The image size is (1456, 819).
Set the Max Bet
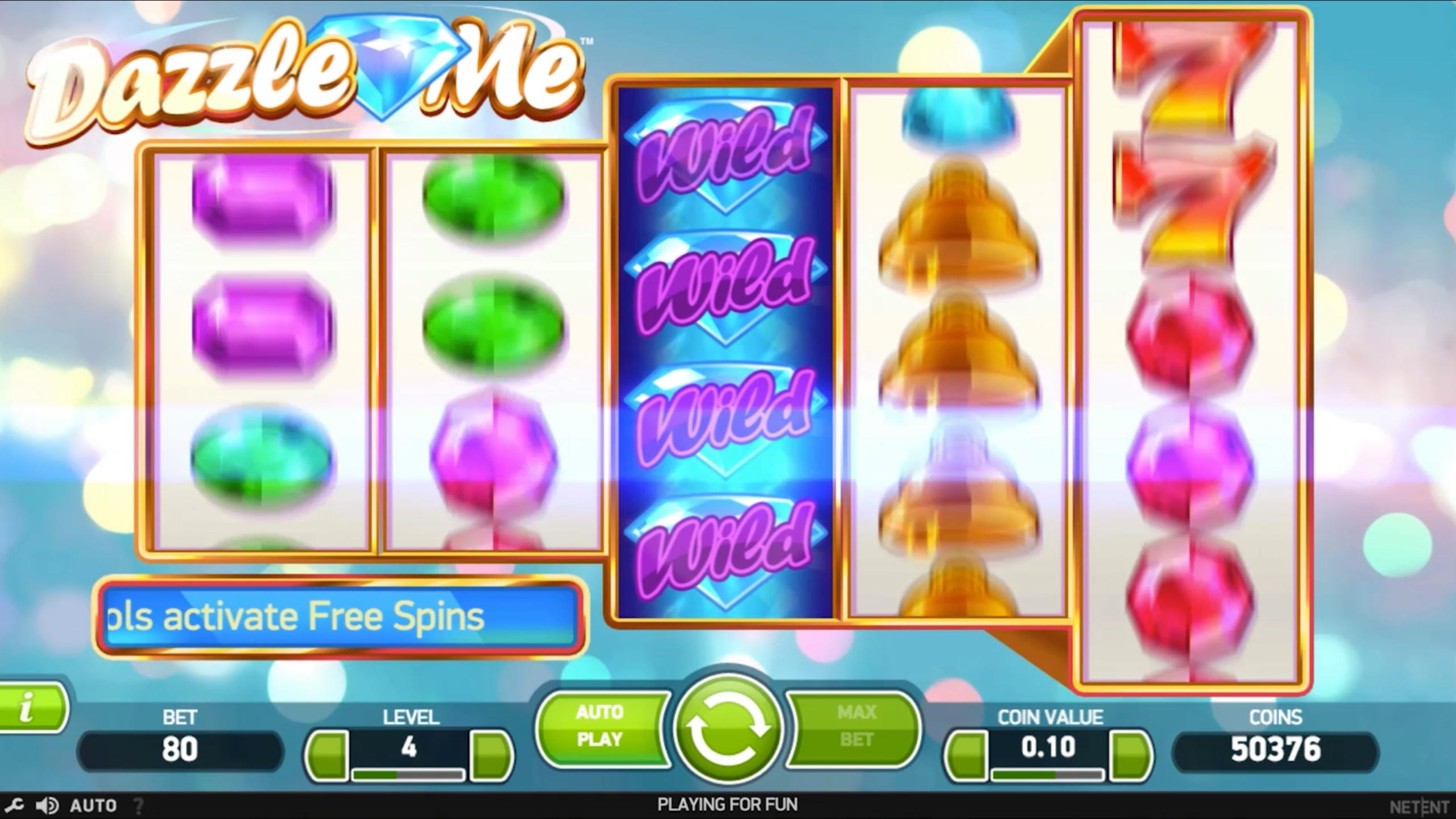tap(857, 726)
